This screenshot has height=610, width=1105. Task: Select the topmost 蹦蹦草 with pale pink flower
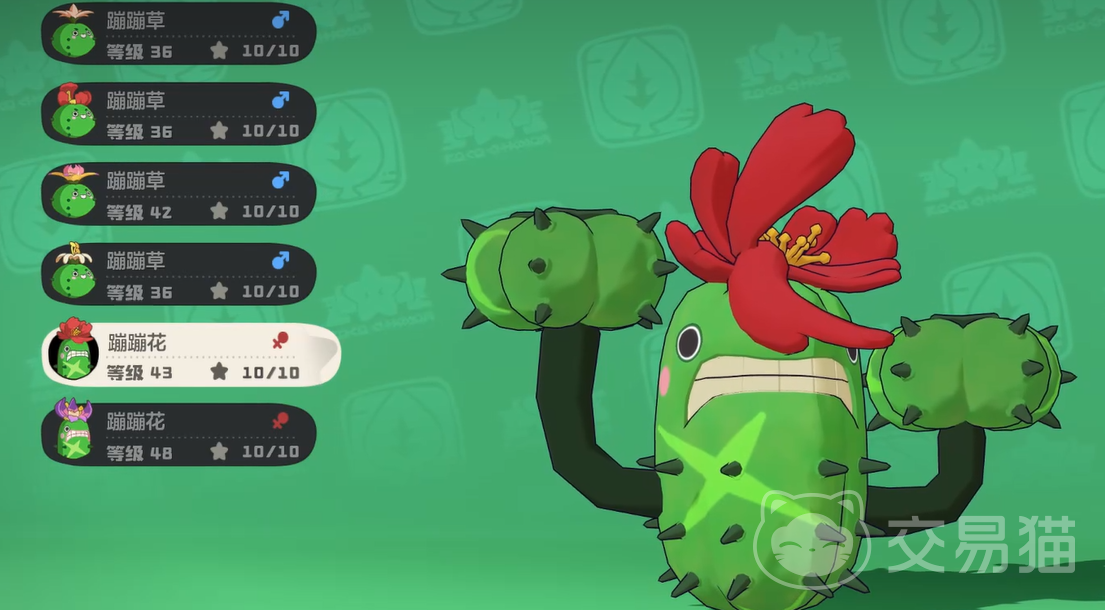coord(180,34)
